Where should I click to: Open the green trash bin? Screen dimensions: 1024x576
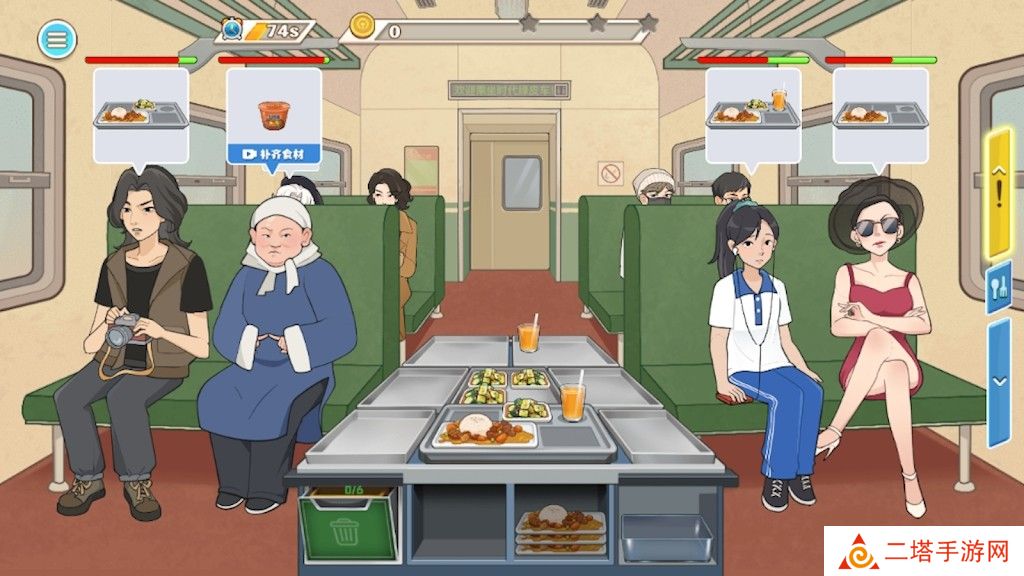[344, 524]
